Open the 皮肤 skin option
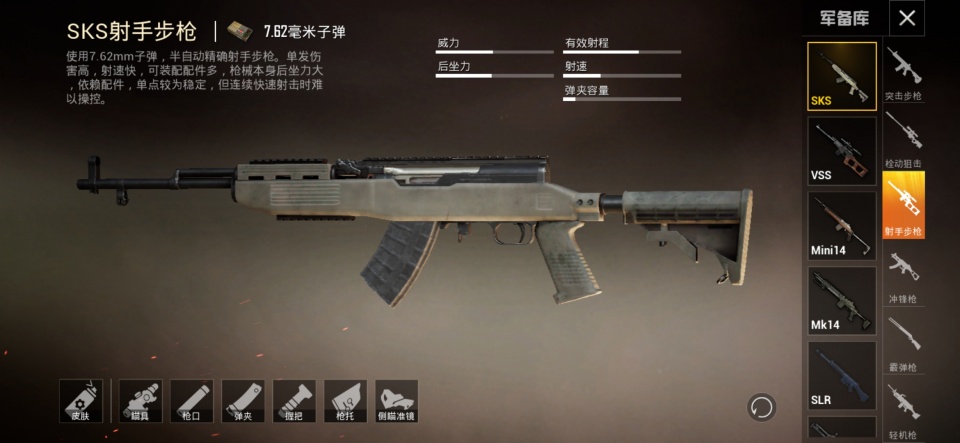Screen dimensions: 960x443 click(81, 401)
